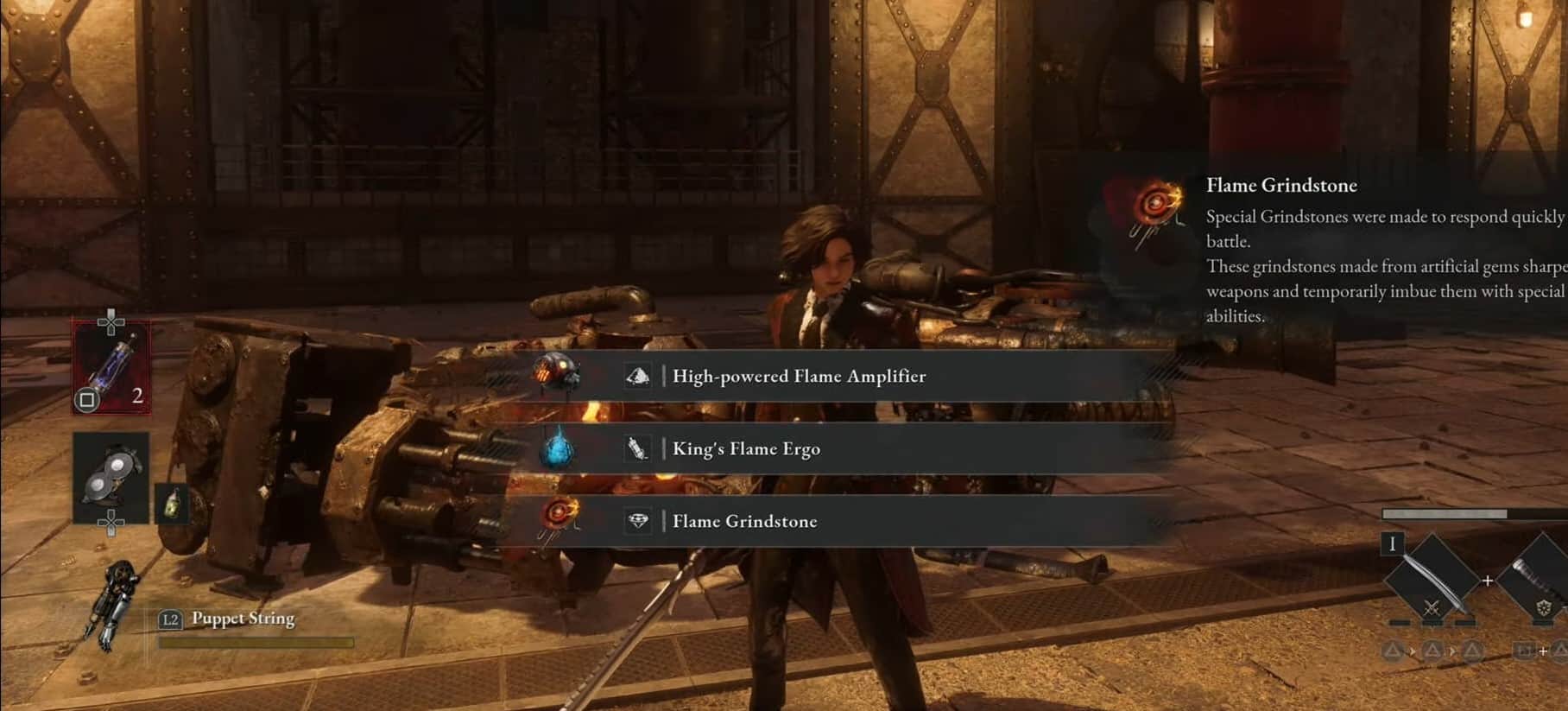This screenshot has height=711, width=1568.
Task: Click the Legion Arm icon above the L2 prompt
Action: (x=118, y=596)
